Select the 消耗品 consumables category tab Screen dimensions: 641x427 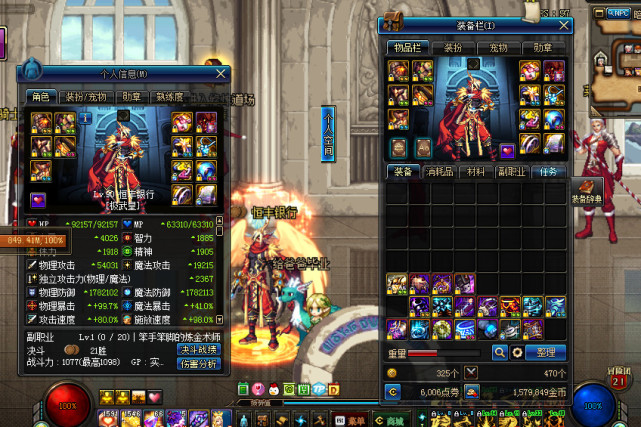(x=439, y=172)
